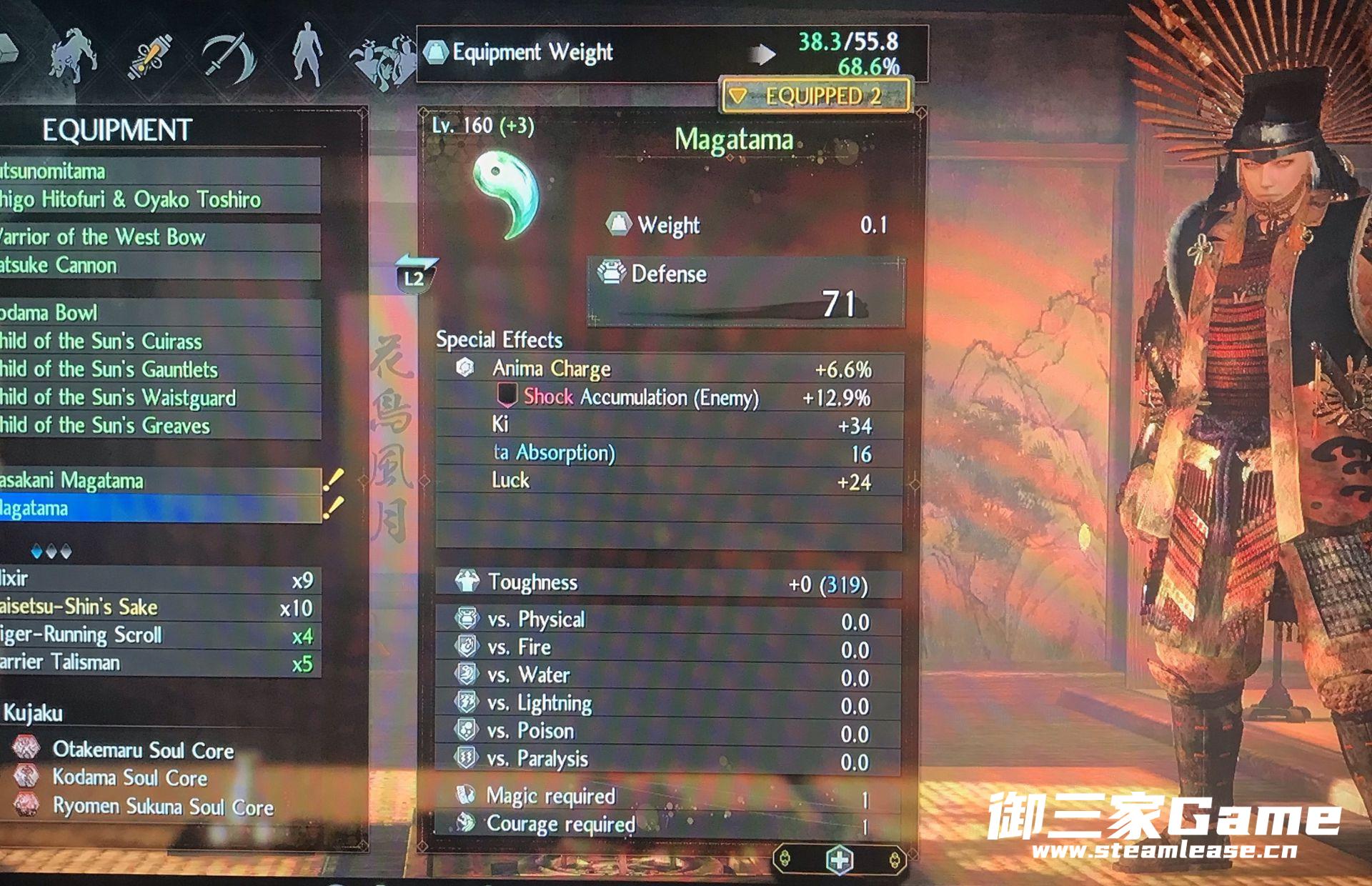The height and width of the screenshot is (886, 1372).
Task: Pick Child of the Sun's Gauntlets row
Action: (157, 369)
